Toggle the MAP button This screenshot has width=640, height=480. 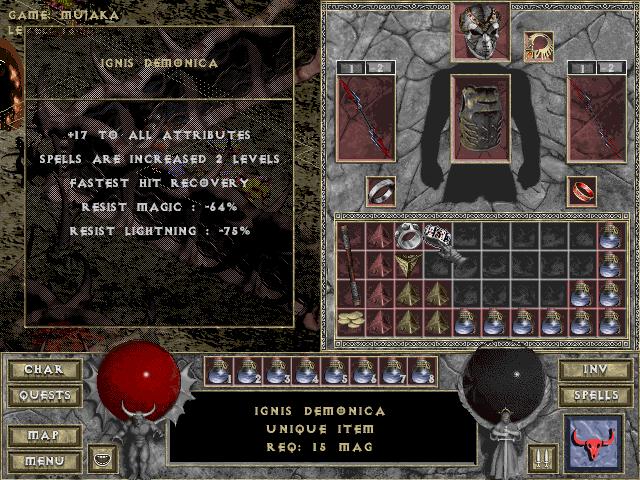[x=43, y=436]
